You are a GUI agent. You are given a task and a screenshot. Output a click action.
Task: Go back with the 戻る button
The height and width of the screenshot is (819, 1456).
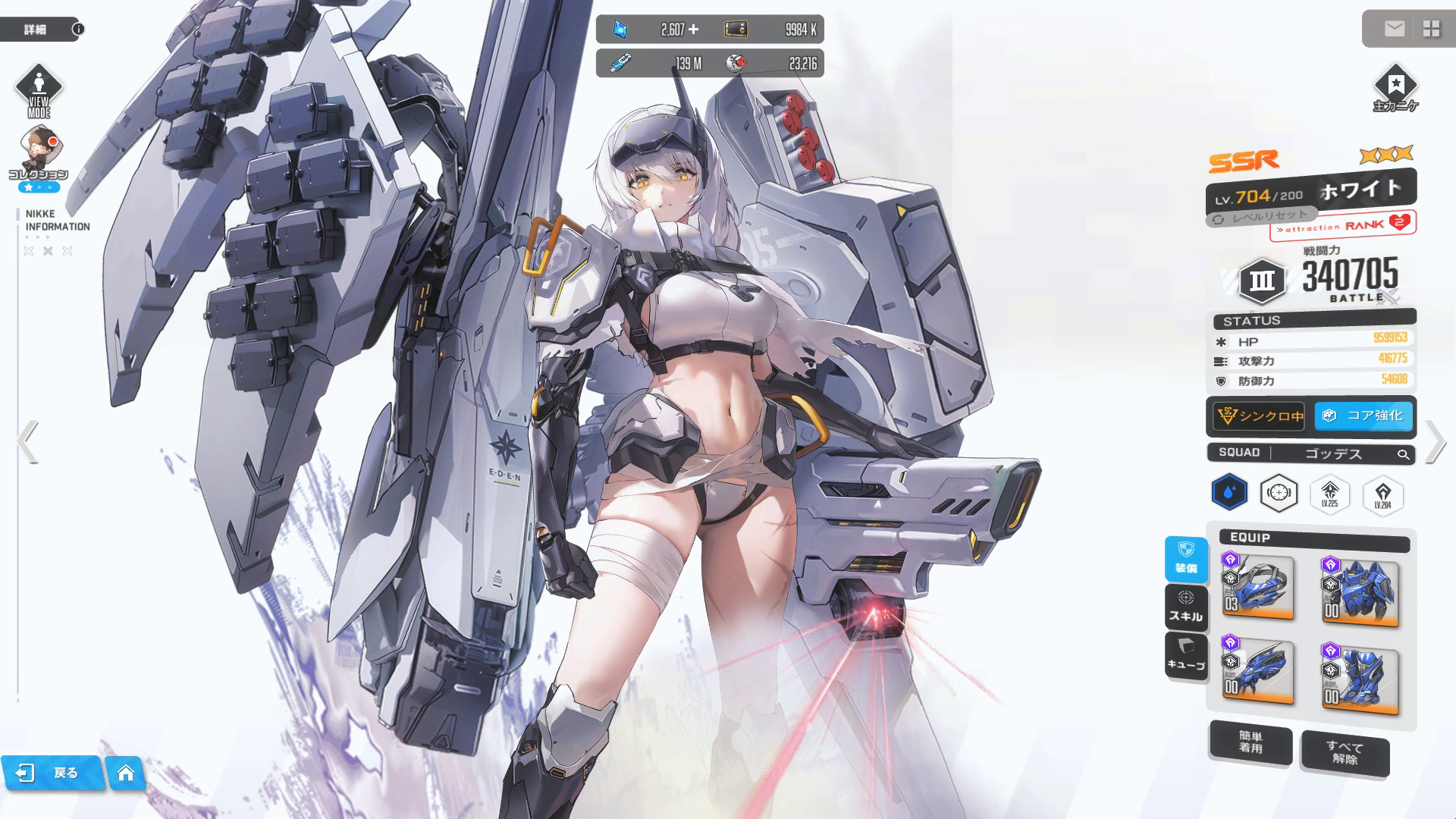coord(52,773)
